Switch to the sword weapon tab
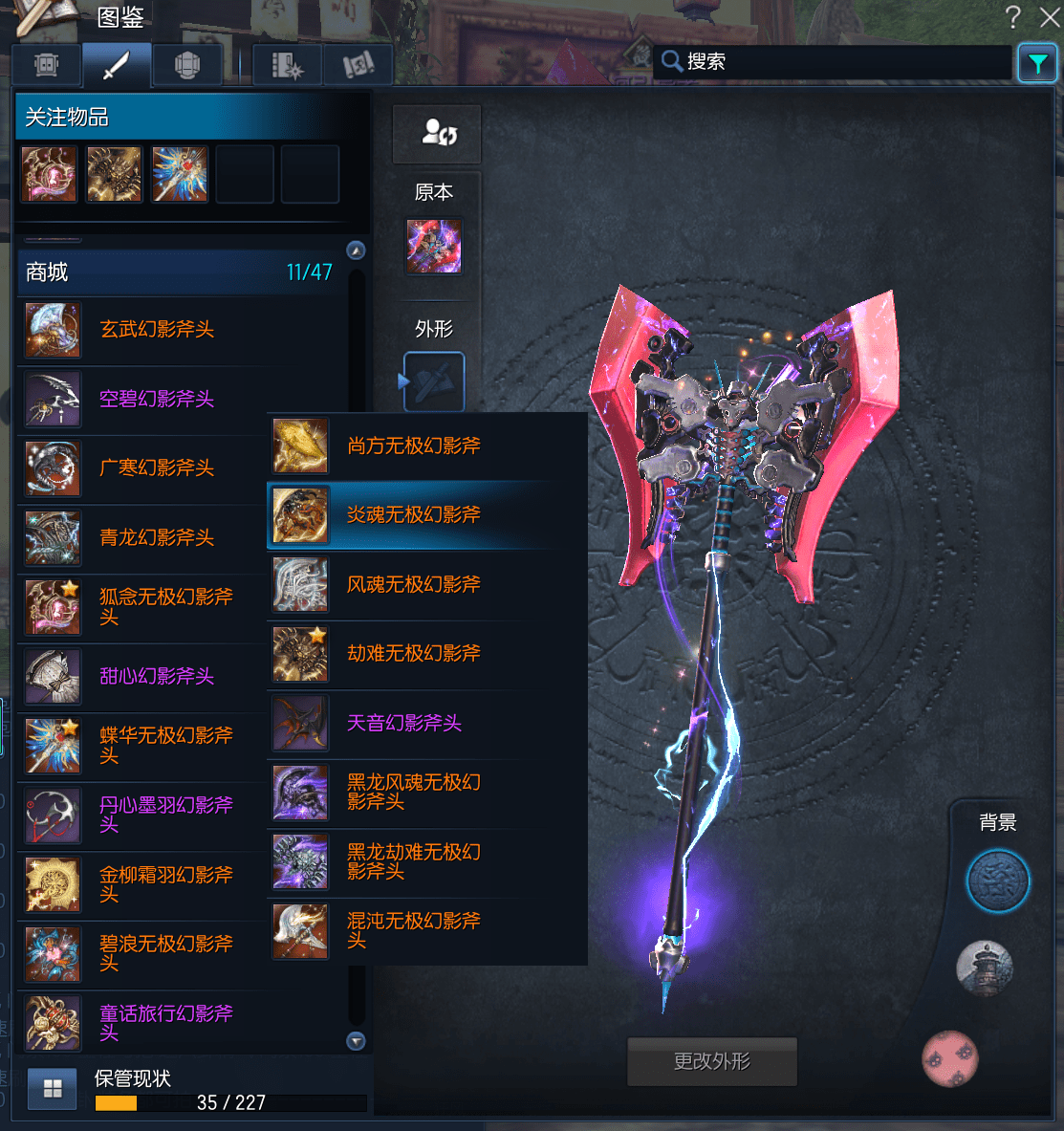The image size is (1064, 1131). coord(117,65)
